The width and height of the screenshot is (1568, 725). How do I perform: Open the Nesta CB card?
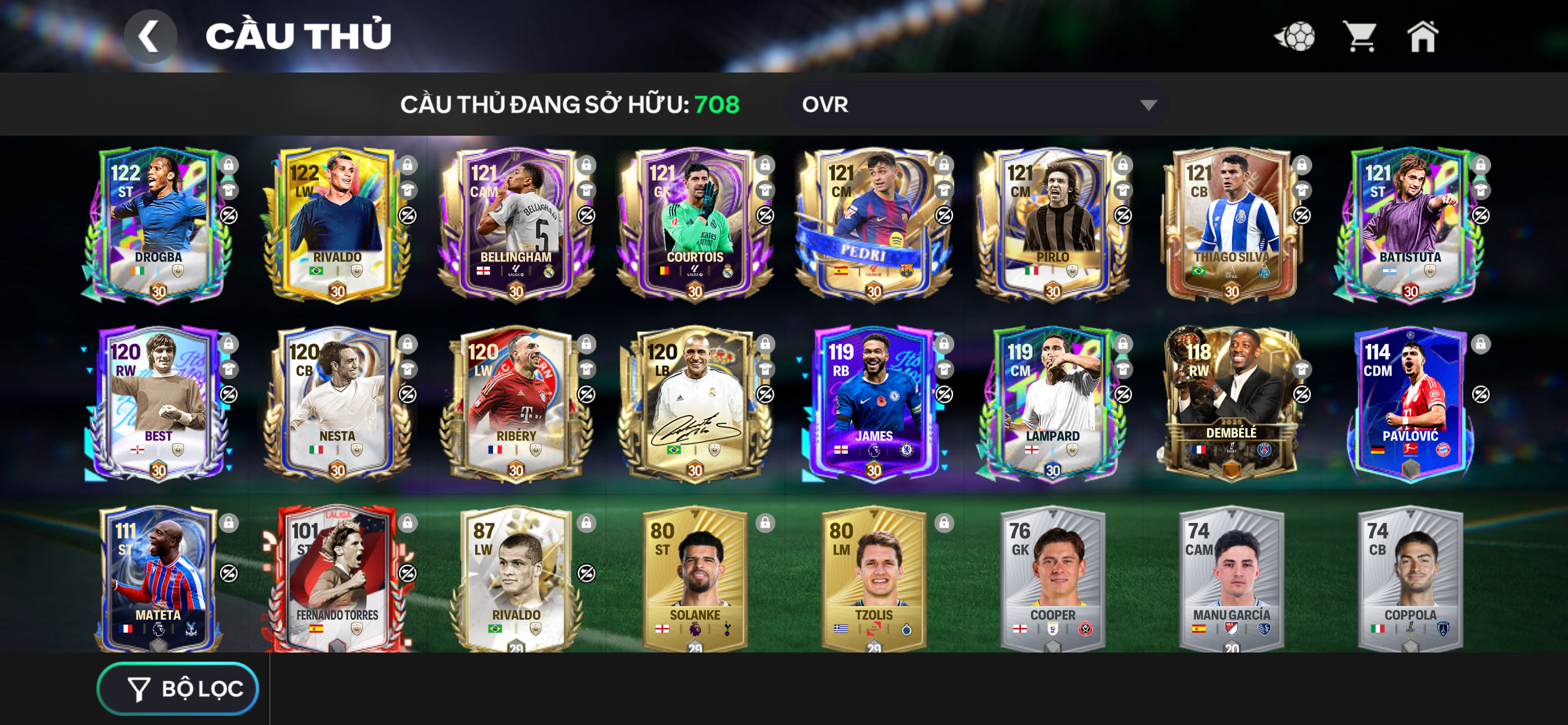[336, 403]
